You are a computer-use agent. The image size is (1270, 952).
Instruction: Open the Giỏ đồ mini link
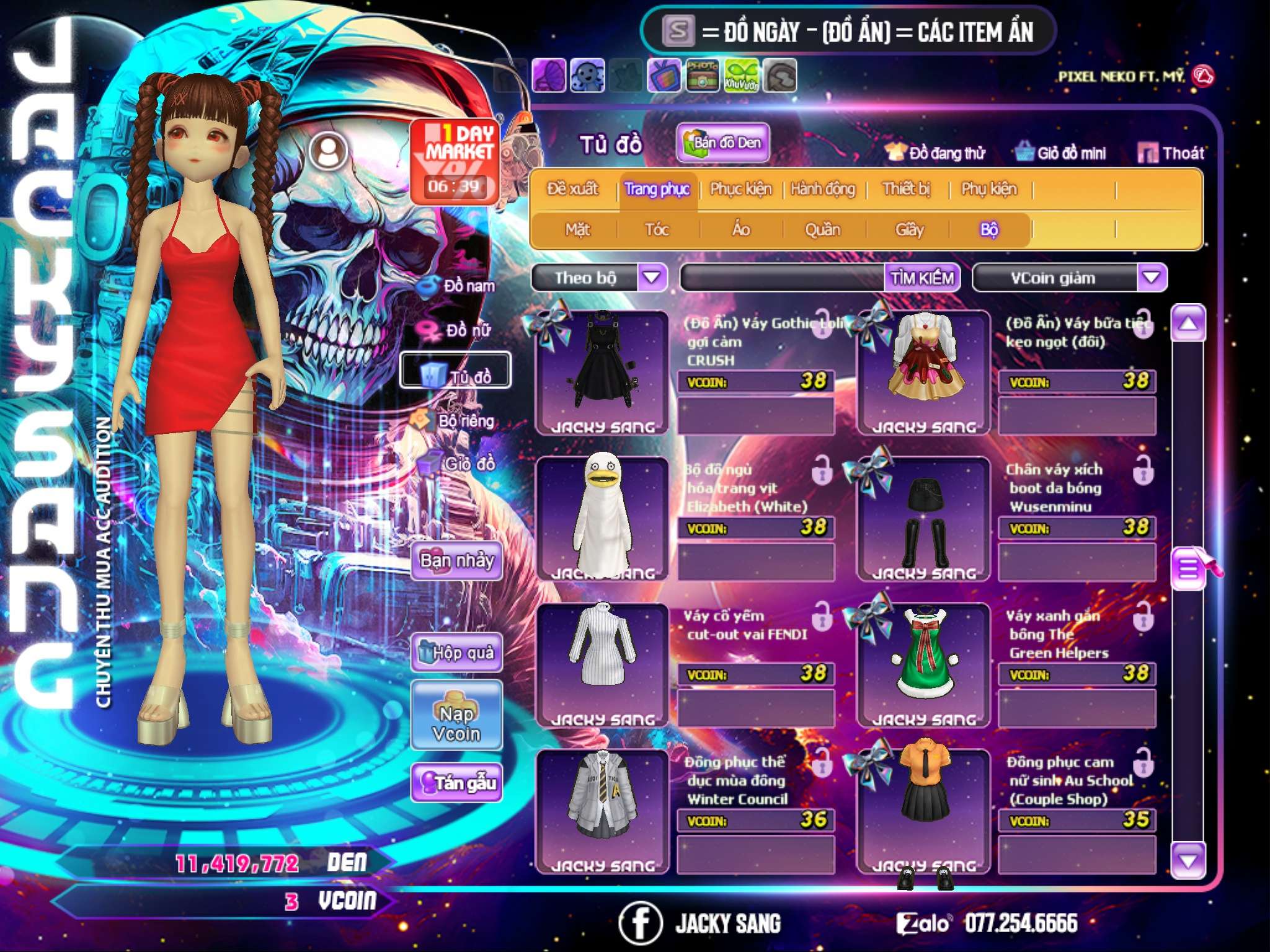(x=1061, y=152)
